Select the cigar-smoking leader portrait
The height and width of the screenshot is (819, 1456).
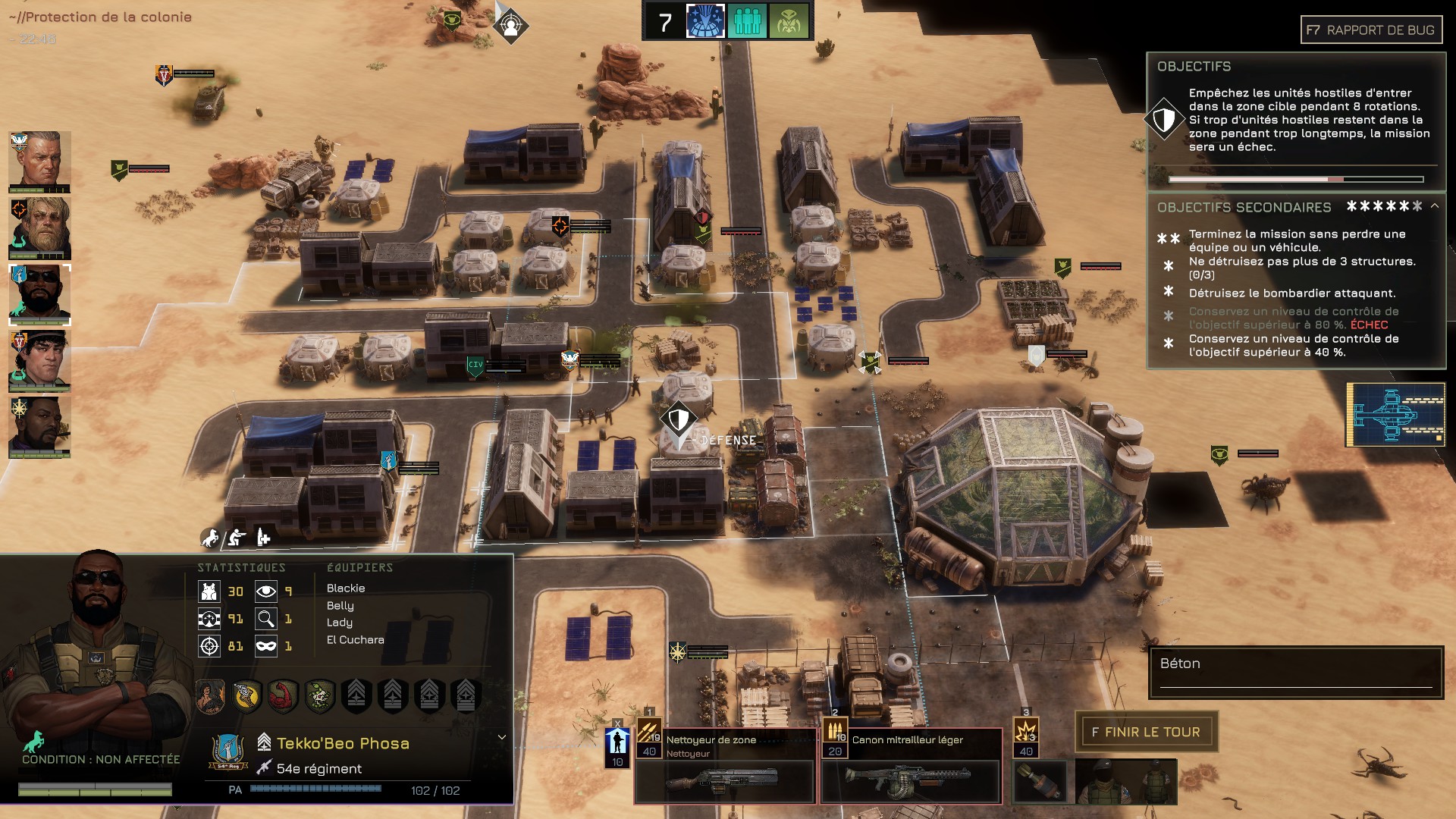click(39, 427)
